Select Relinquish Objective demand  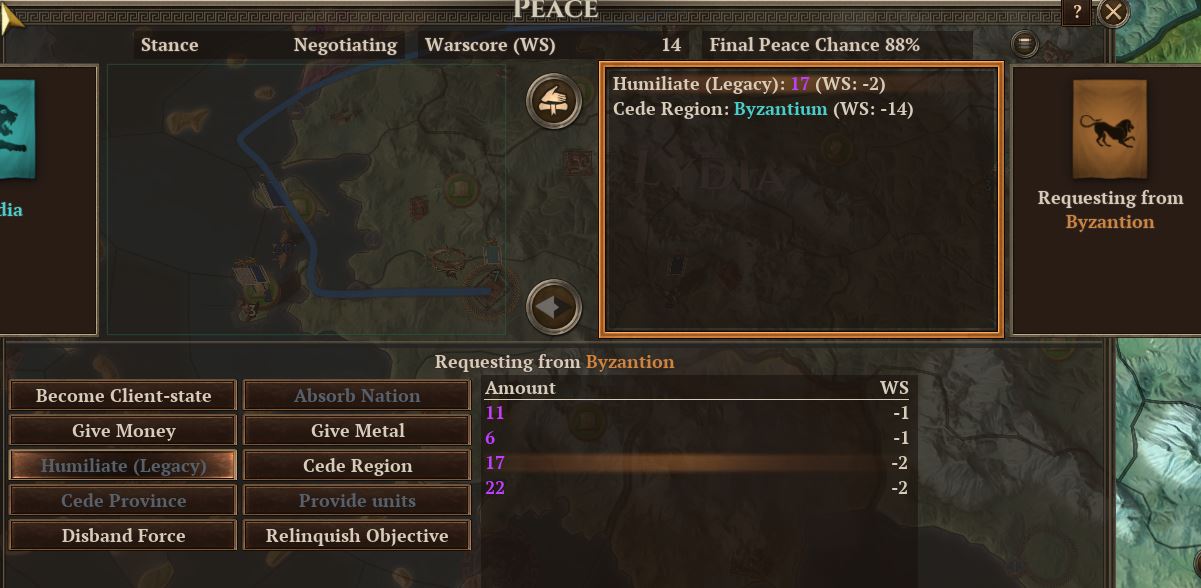tap(357, 536)
